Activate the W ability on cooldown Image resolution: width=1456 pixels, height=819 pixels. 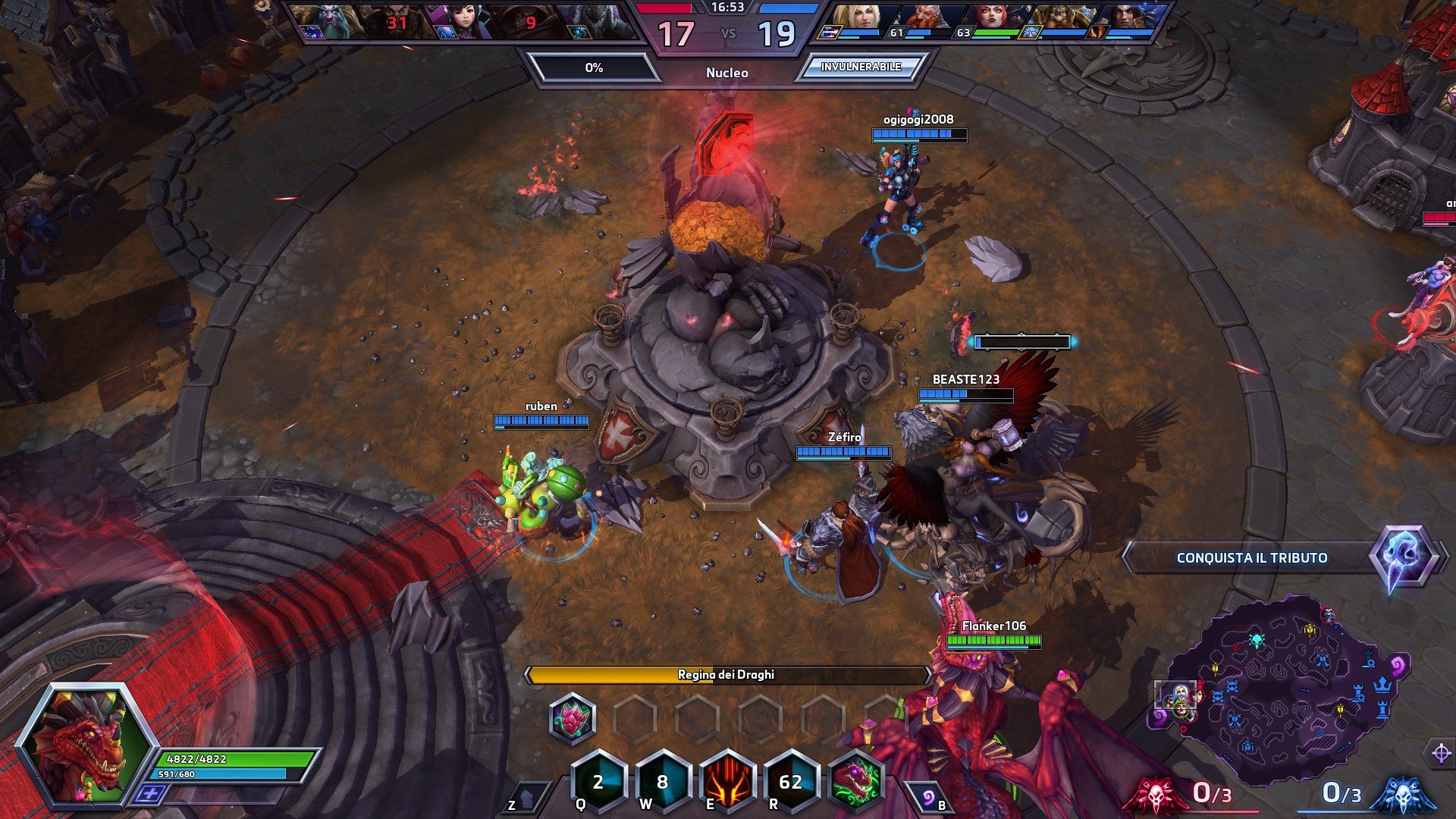663,782
